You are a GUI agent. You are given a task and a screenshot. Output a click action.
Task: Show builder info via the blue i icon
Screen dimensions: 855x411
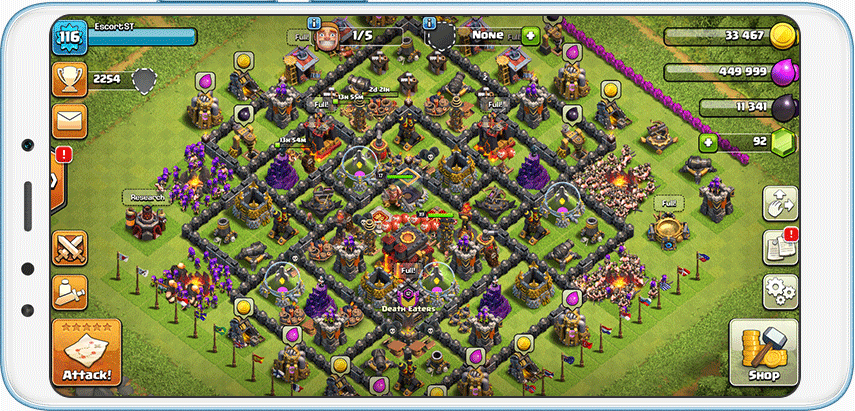click(x=314, y=21)
